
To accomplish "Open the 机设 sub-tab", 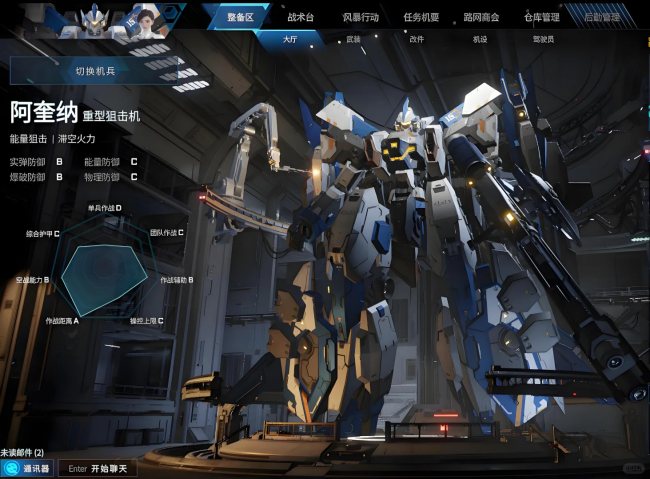I will pyautogui.click(x=480, y=40).
